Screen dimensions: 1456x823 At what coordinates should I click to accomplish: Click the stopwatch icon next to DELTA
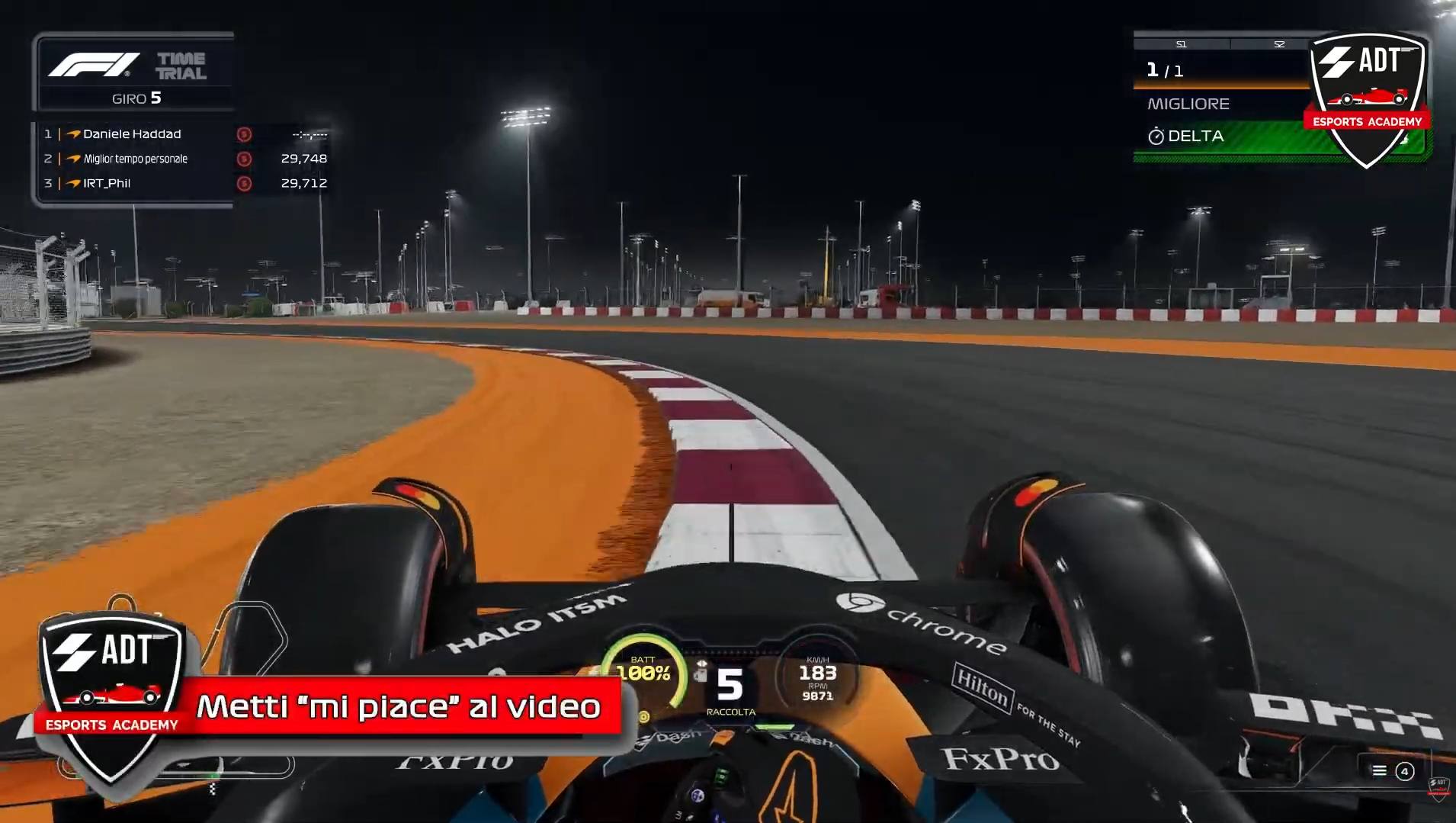(x=1157, y=136)
